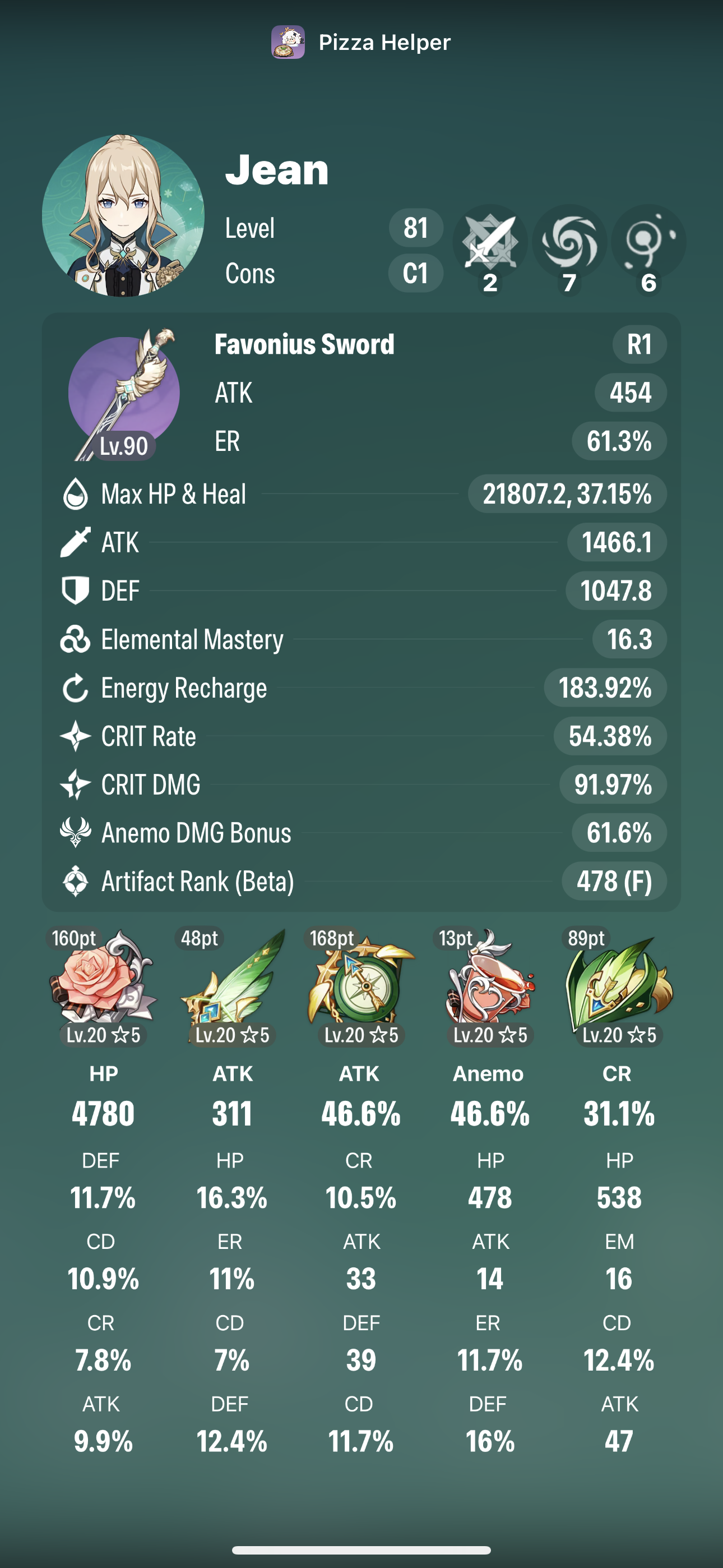The image size is (723, 1568).
Task: Click the Elemental Mastery icon
Action: (76, 639)
